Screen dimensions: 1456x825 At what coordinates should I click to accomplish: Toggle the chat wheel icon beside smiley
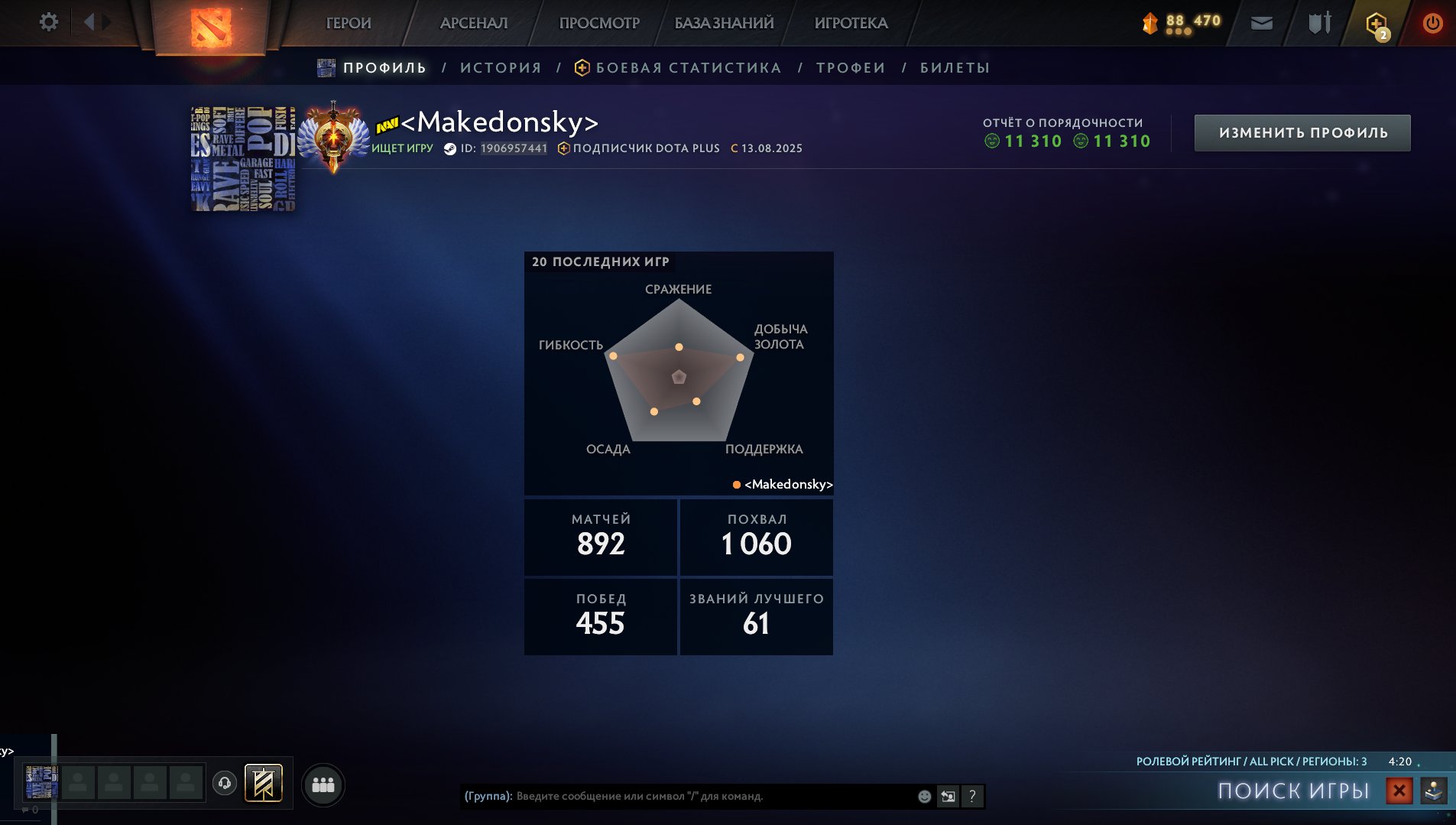coord(949,795)
